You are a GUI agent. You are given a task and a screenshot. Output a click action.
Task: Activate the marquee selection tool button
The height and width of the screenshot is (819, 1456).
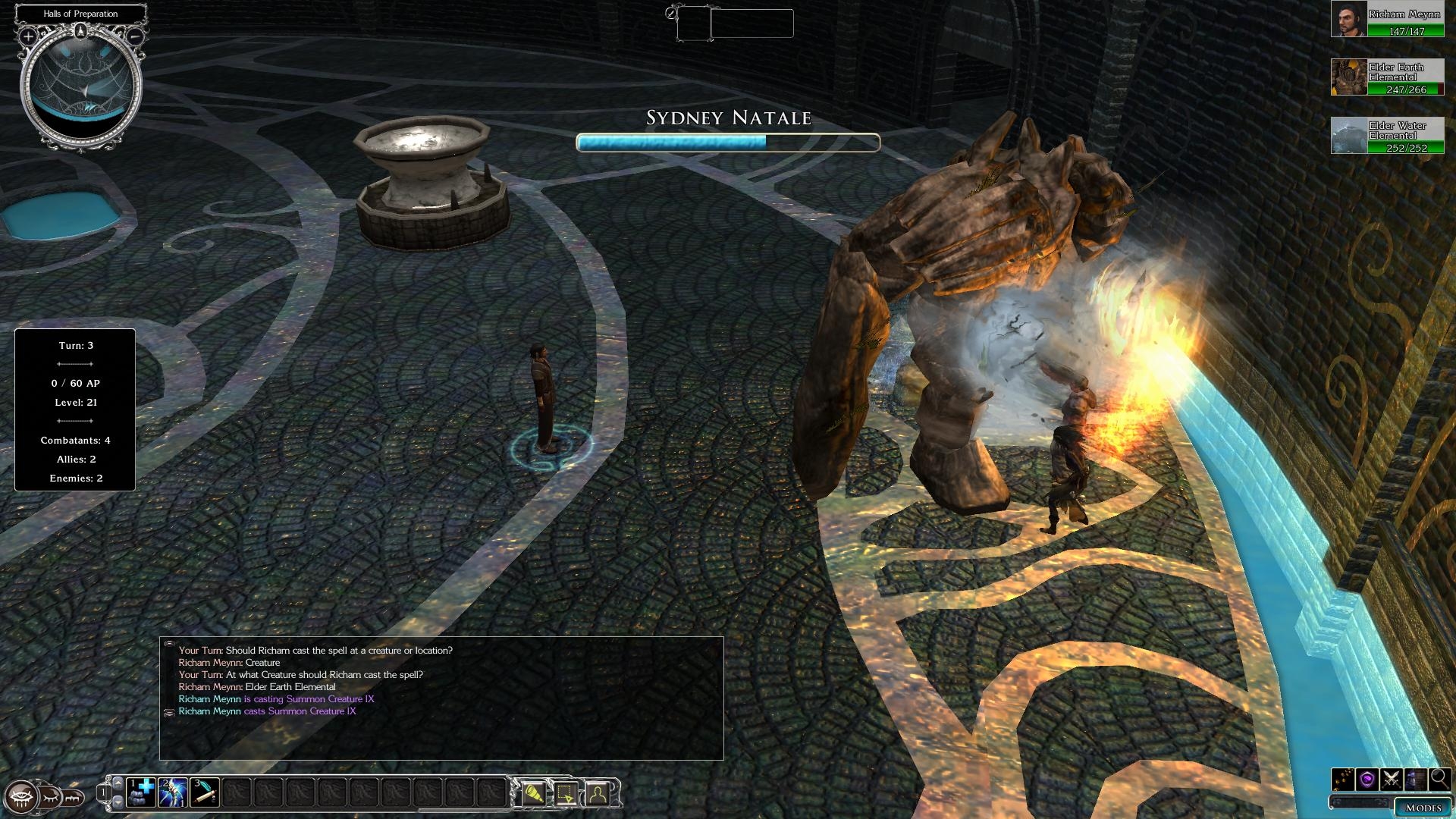(566, 793)
